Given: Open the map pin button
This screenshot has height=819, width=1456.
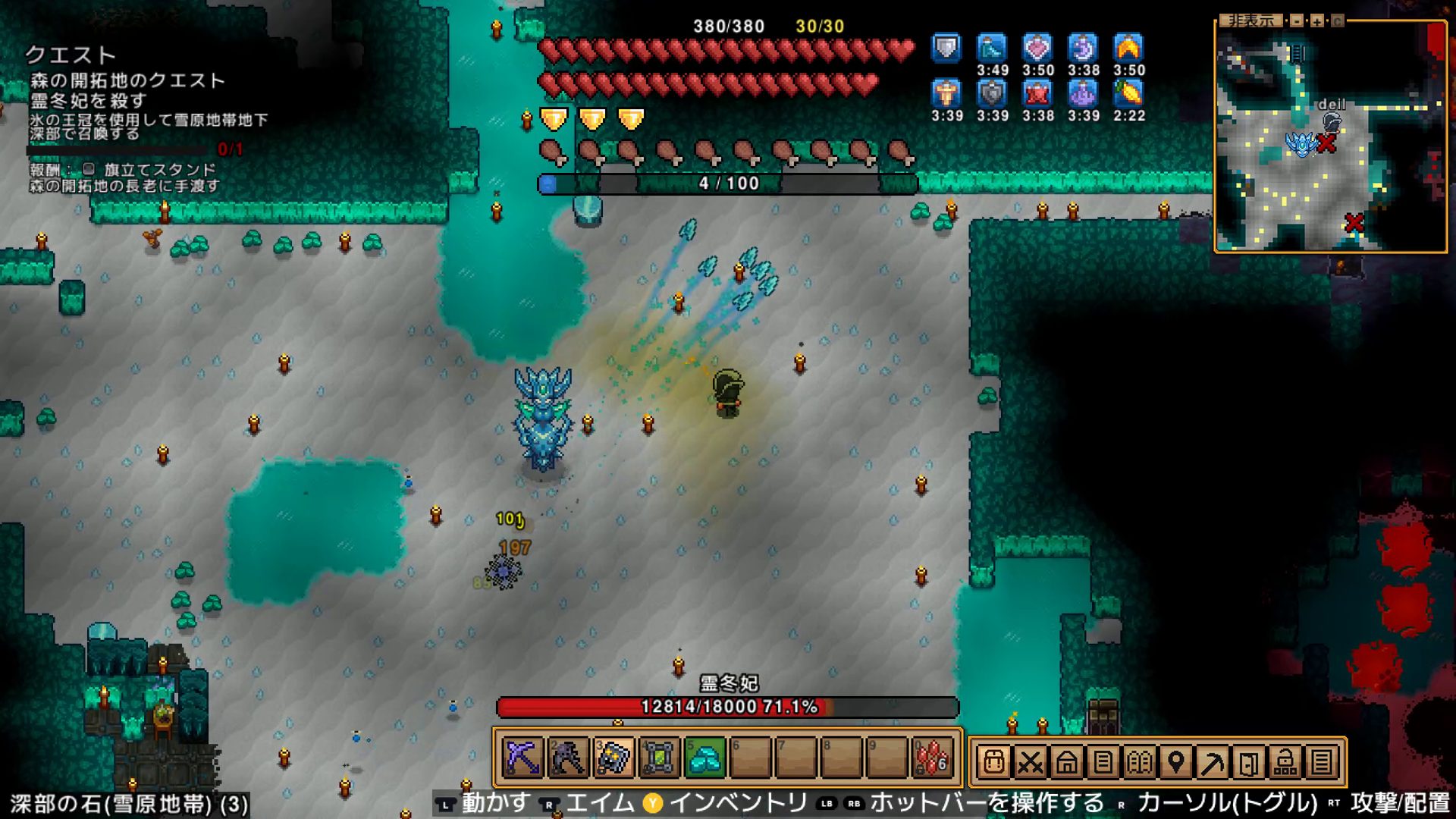Looking at the screenshot, I should coord(1175,761).
